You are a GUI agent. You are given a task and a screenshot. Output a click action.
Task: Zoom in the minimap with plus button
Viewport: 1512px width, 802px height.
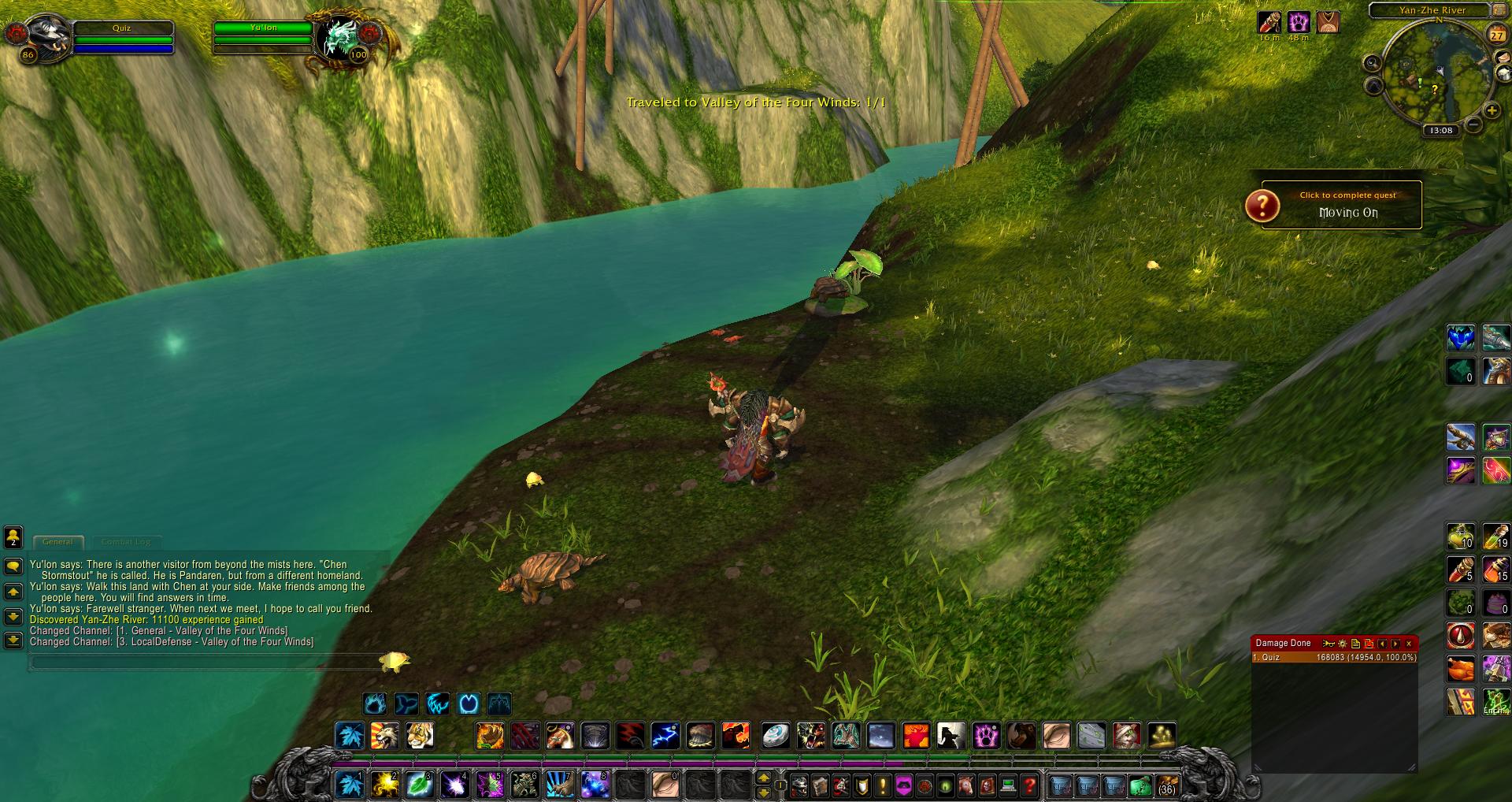click(x=1492, y=111)
